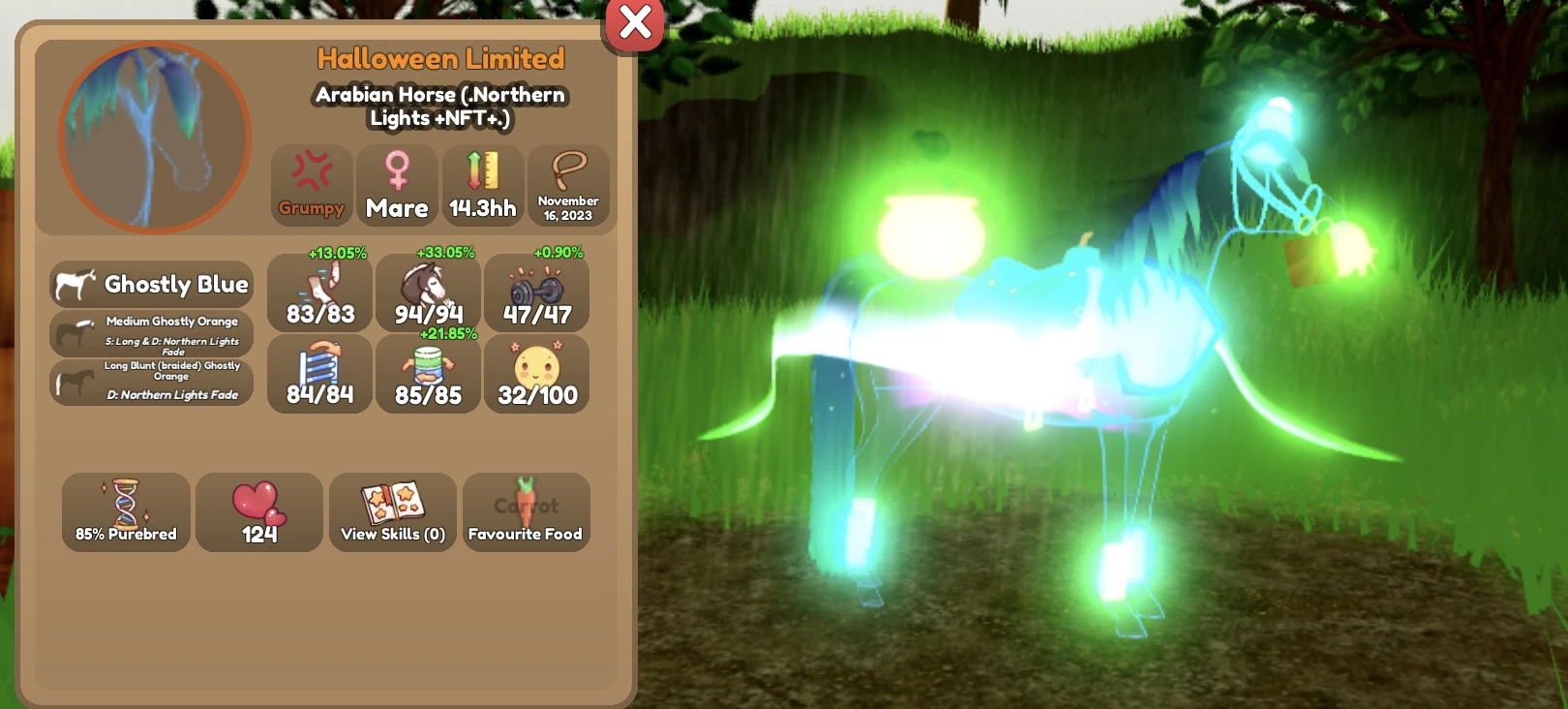Click the Grumpy temperament icon
The width and height of the screenshot is (1568, 709).
(310, 186)
